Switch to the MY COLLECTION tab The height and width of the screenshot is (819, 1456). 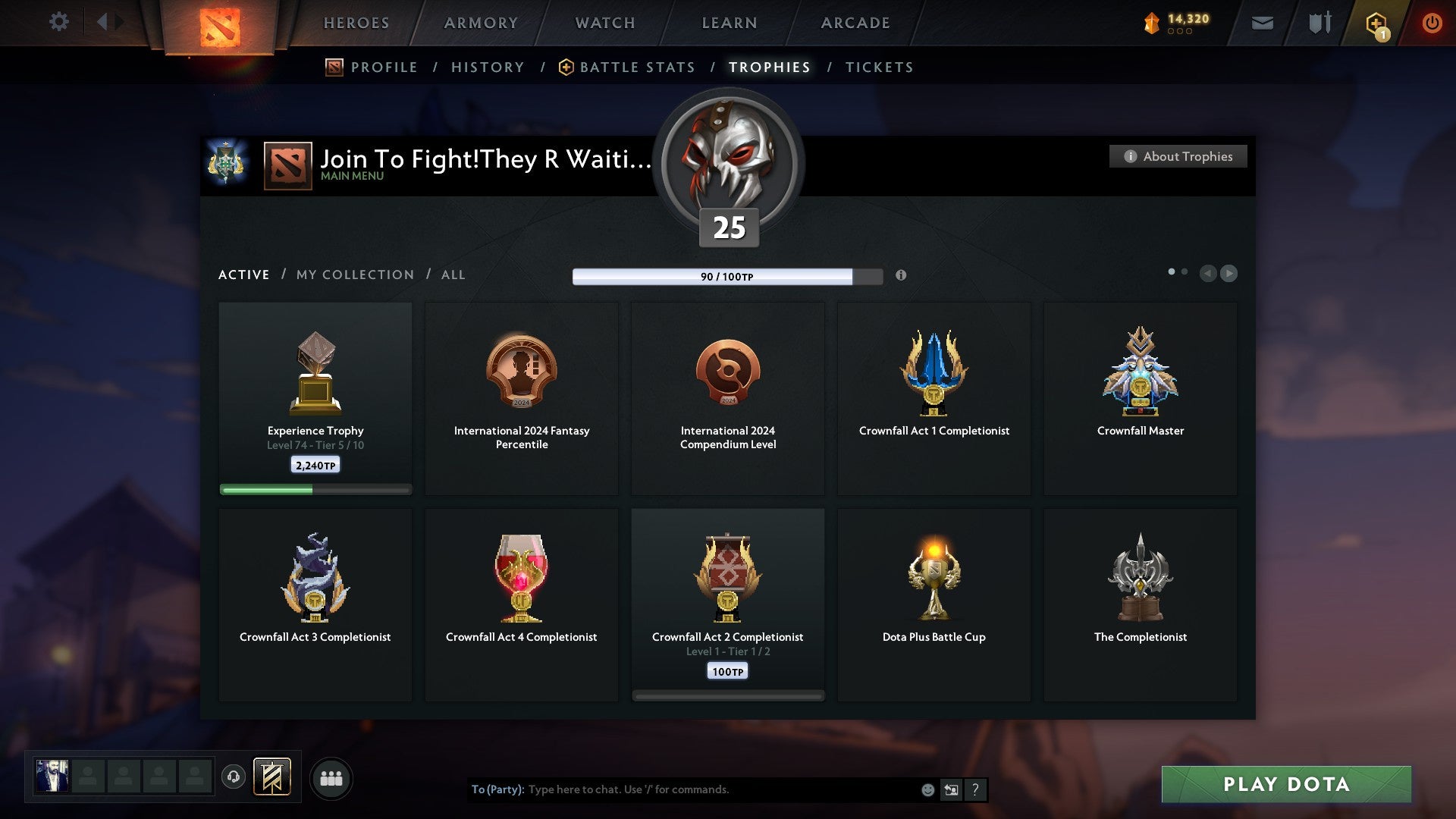click(353, 275)
